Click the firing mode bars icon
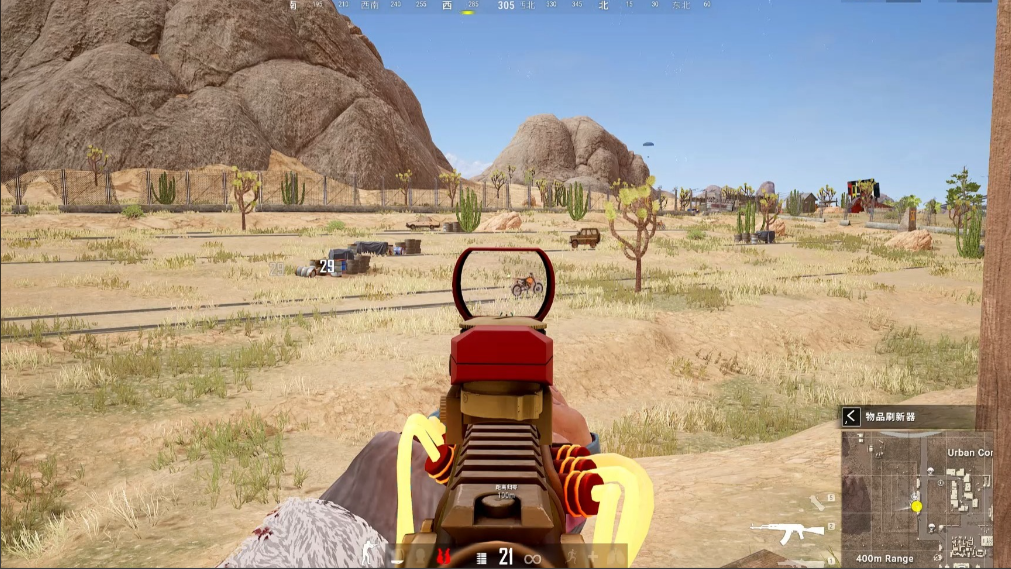 point(481,557)
